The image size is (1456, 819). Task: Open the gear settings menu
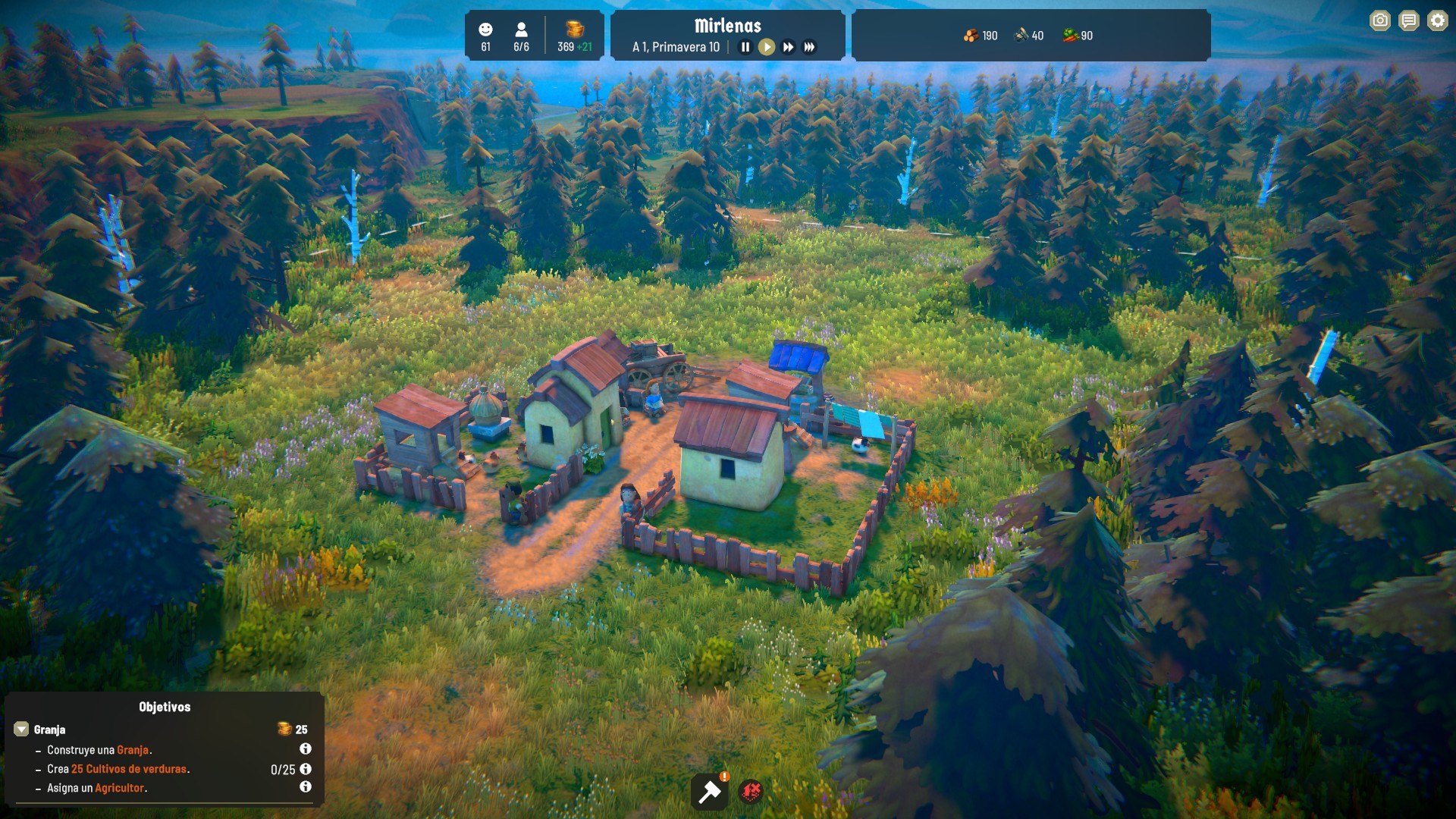pyautogui.click(x=1438, y=20)
